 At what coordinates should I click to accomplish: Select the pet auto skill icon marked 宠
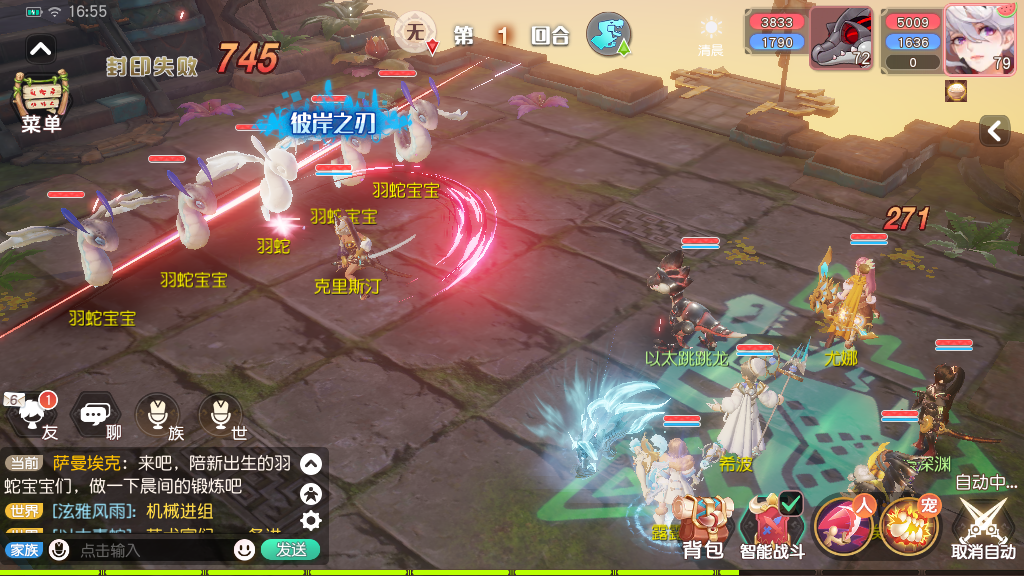tap(908, 525)
